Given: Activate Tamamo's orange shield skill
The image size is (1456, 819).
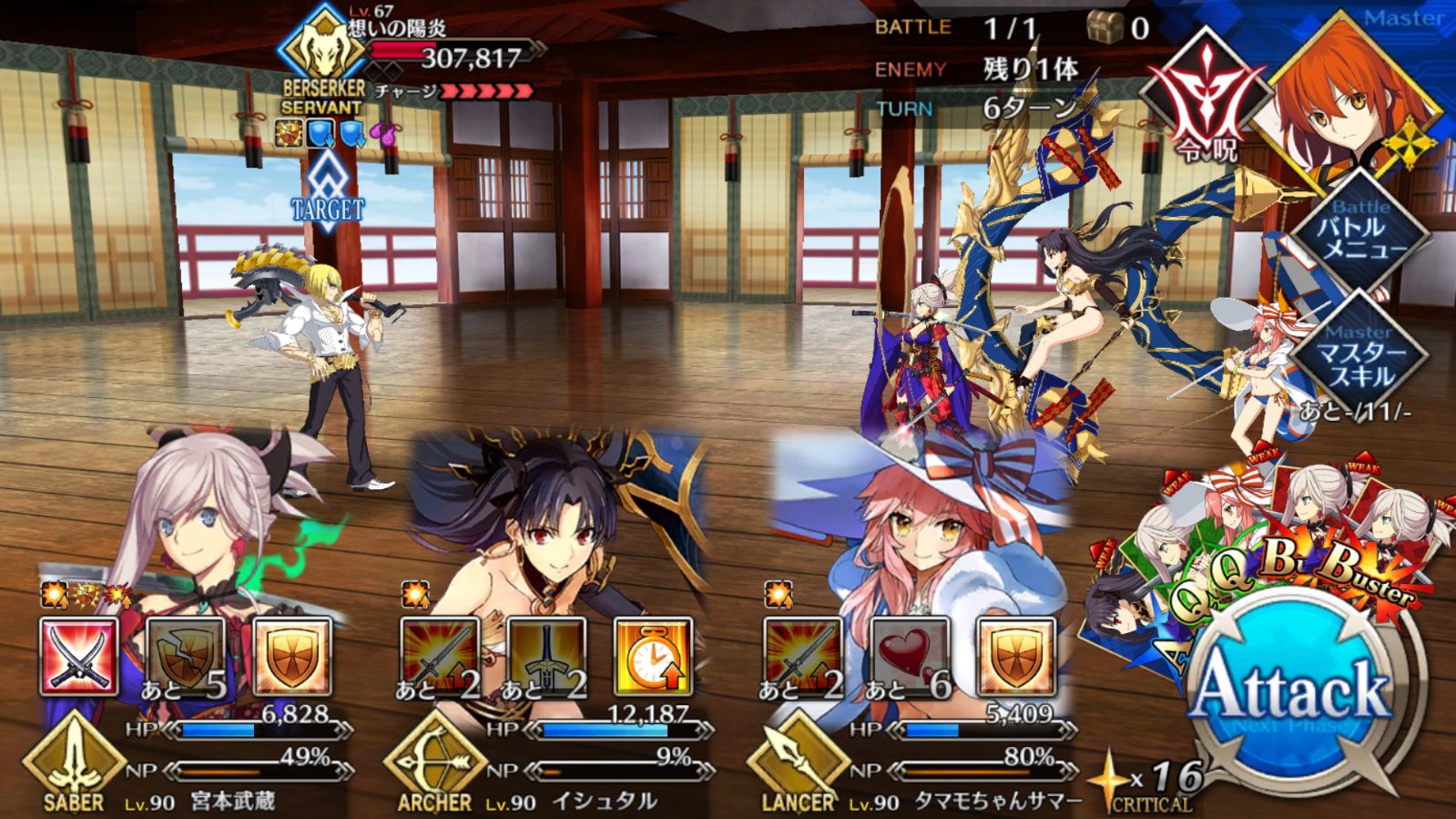Looking at the screenshot, I should tap(1016, 656).
